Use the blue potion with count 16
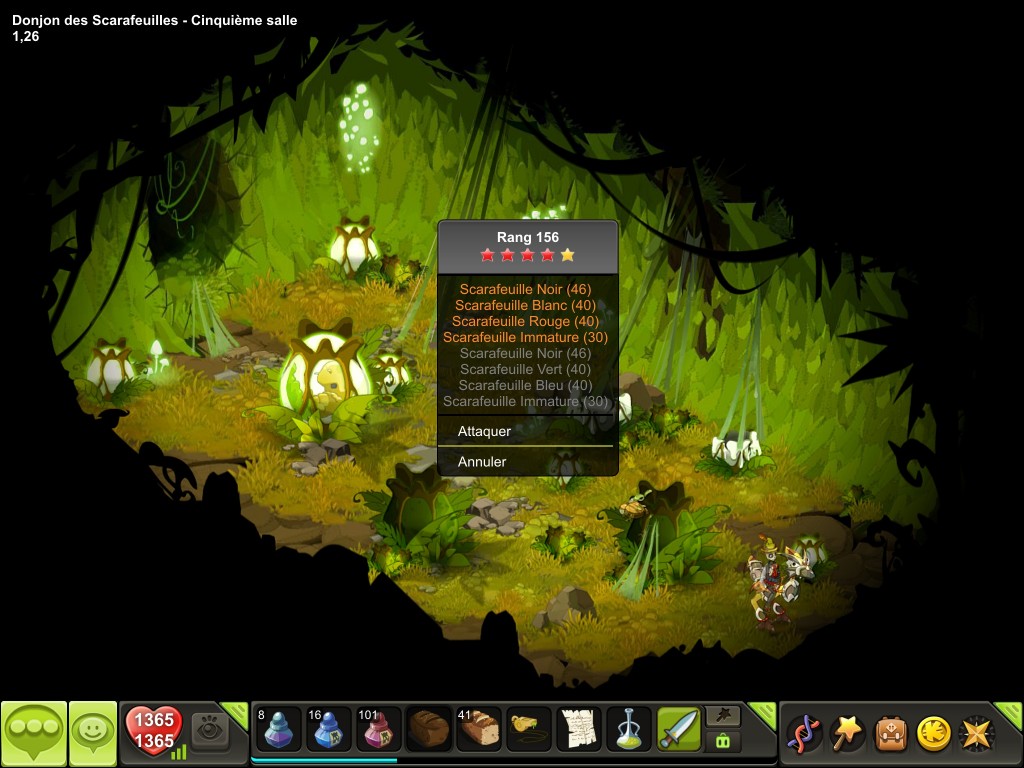Image resolution: width=1024 pixels, height=768 pixels. (x=329, y=729)
